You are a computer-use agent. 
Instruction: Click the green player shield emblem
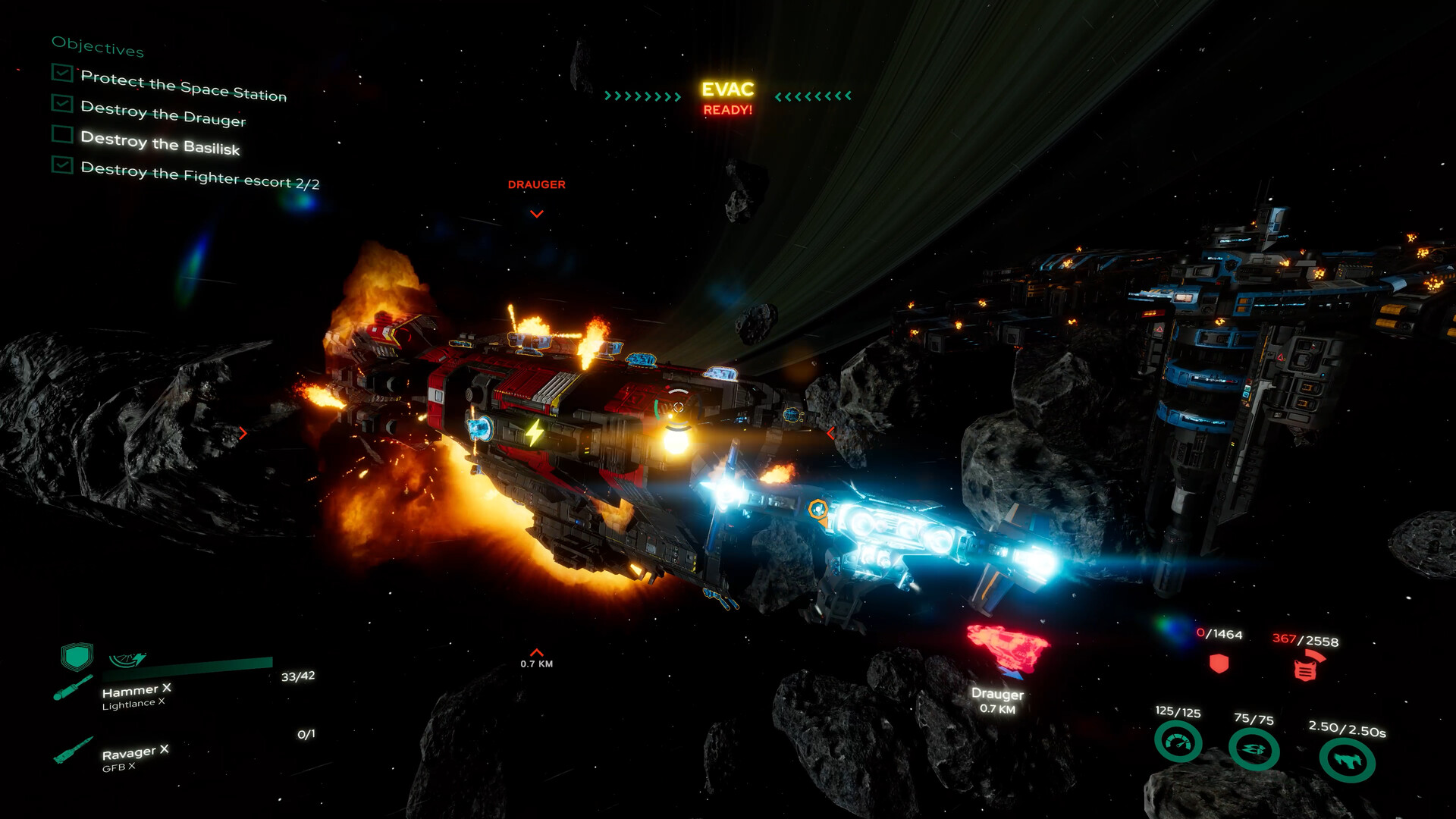point(77,656)
